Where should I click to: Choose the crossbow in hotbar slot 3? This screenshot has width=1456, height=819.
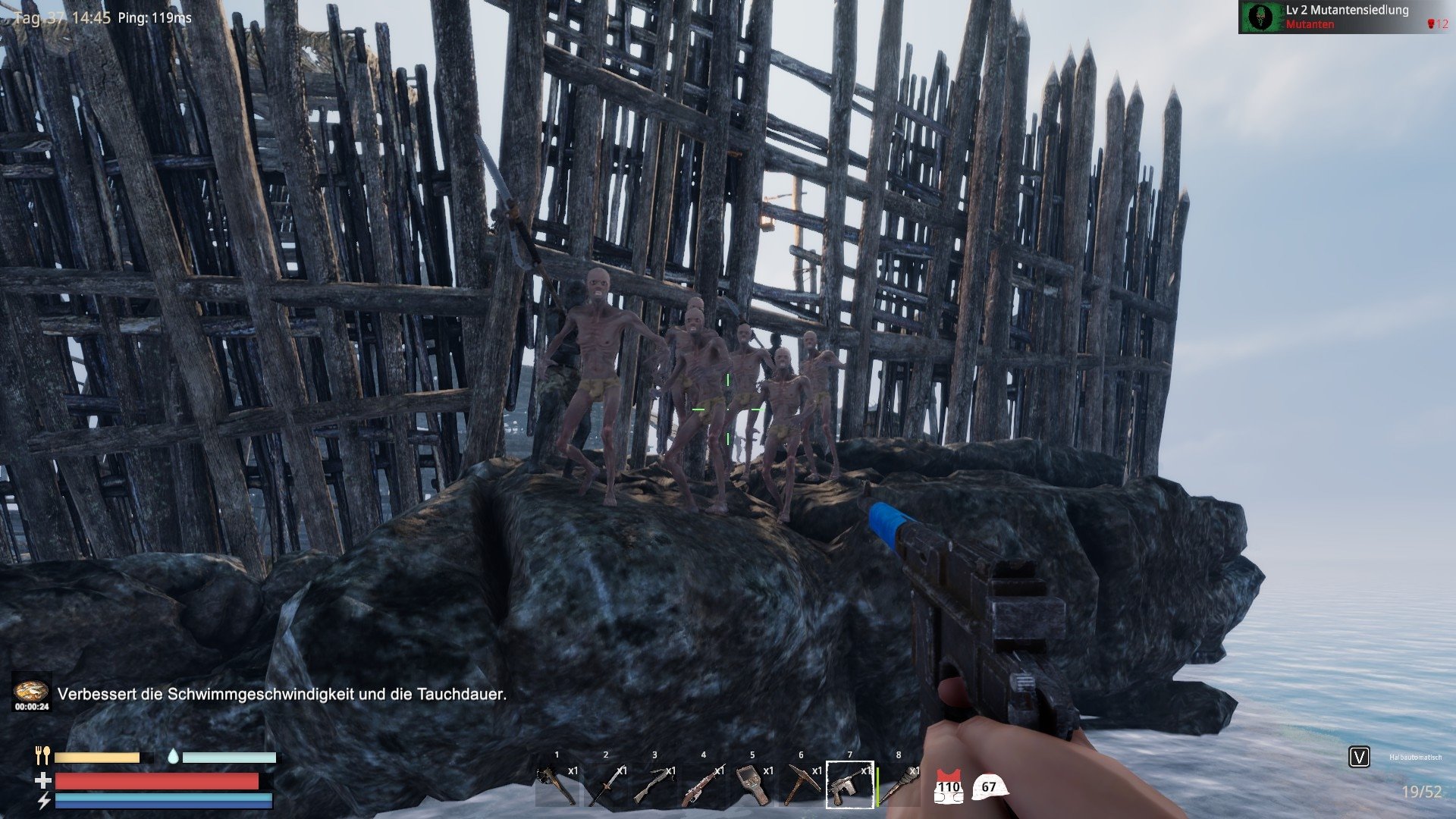654,785
